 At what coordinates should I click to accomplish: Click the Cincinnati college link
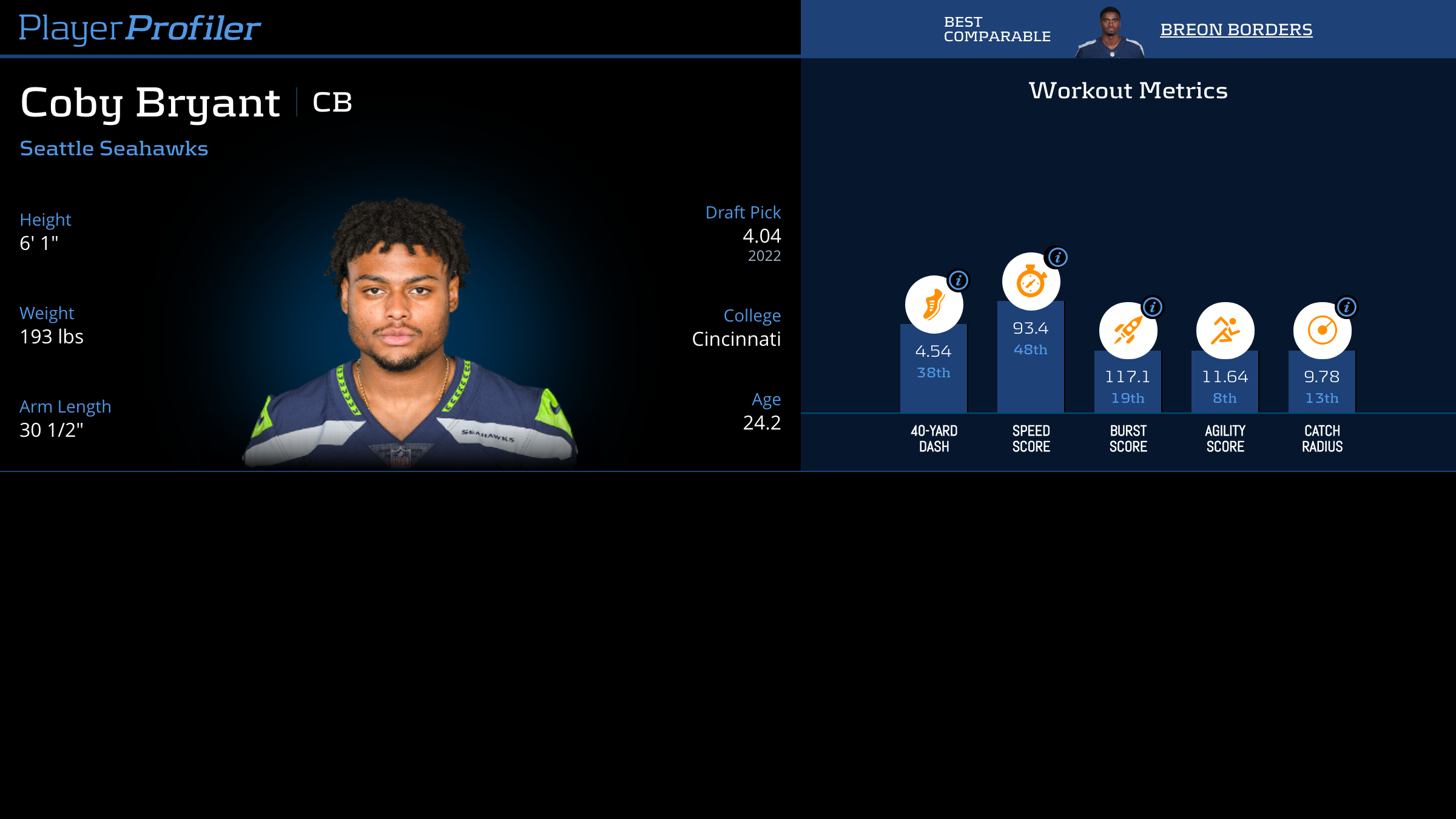tap(736, 339)
